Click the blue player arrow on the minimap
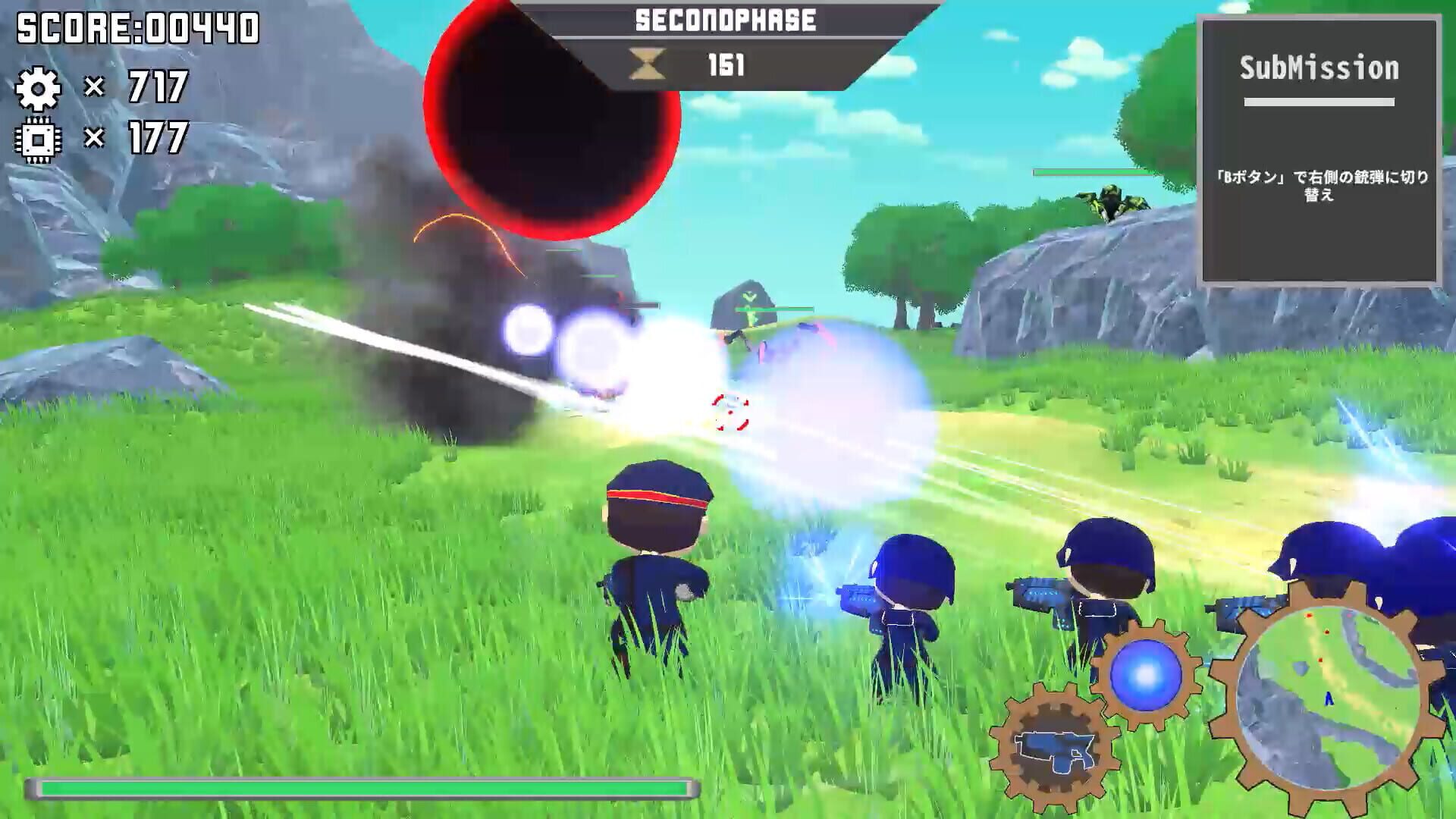This screenshot has height=819, width=1456. coord(1329,699)
